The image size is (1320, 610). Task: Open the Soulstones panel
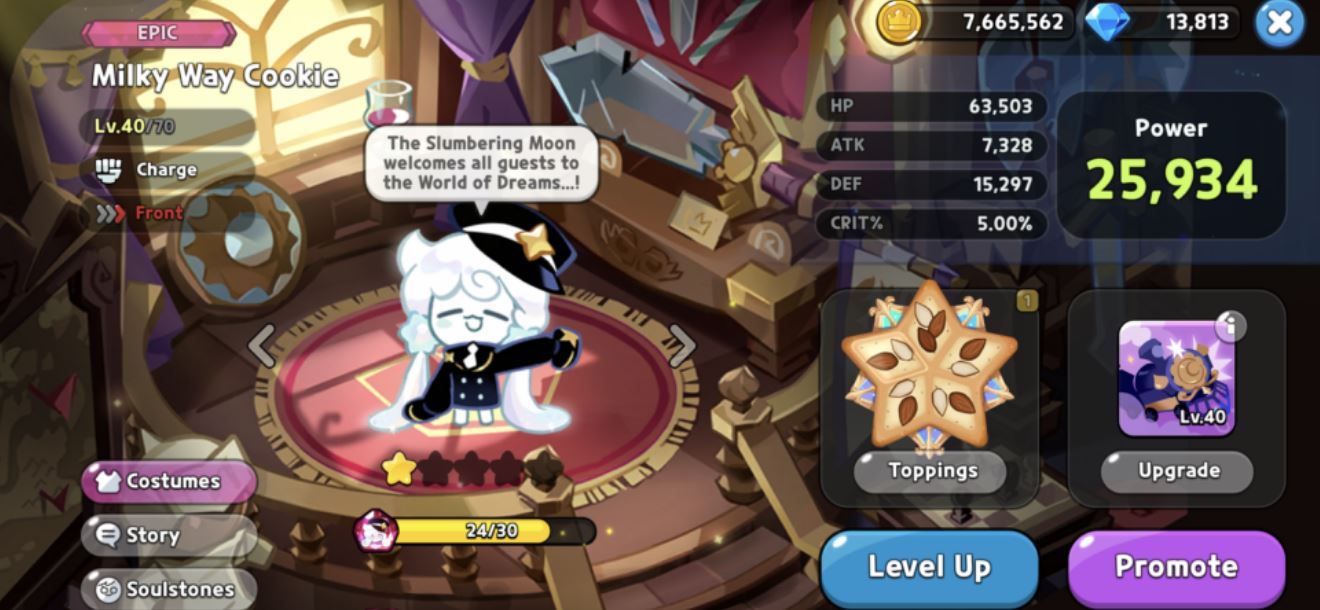point(169,588)
